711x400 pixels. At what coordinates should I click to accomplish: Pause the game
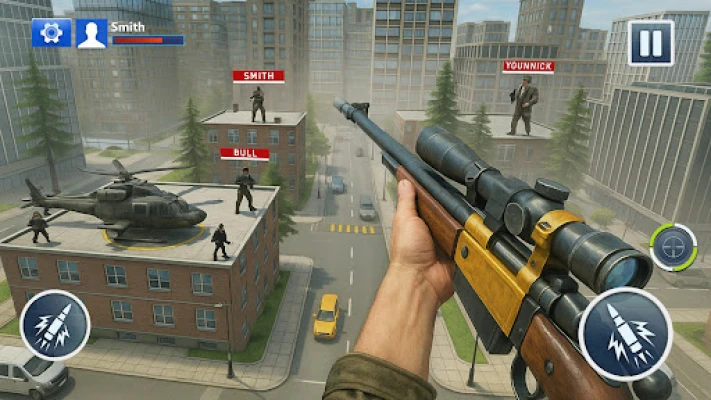[x=650, y=43]
